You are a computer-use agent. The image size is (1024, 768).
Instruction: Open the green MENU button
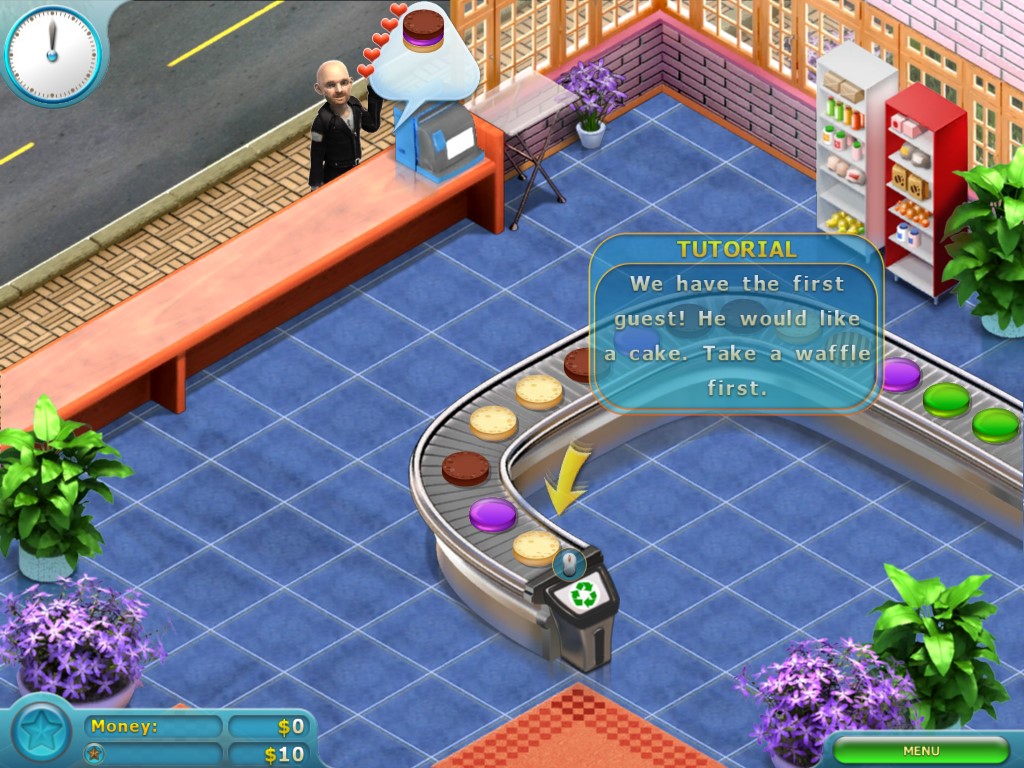[921, 750]
